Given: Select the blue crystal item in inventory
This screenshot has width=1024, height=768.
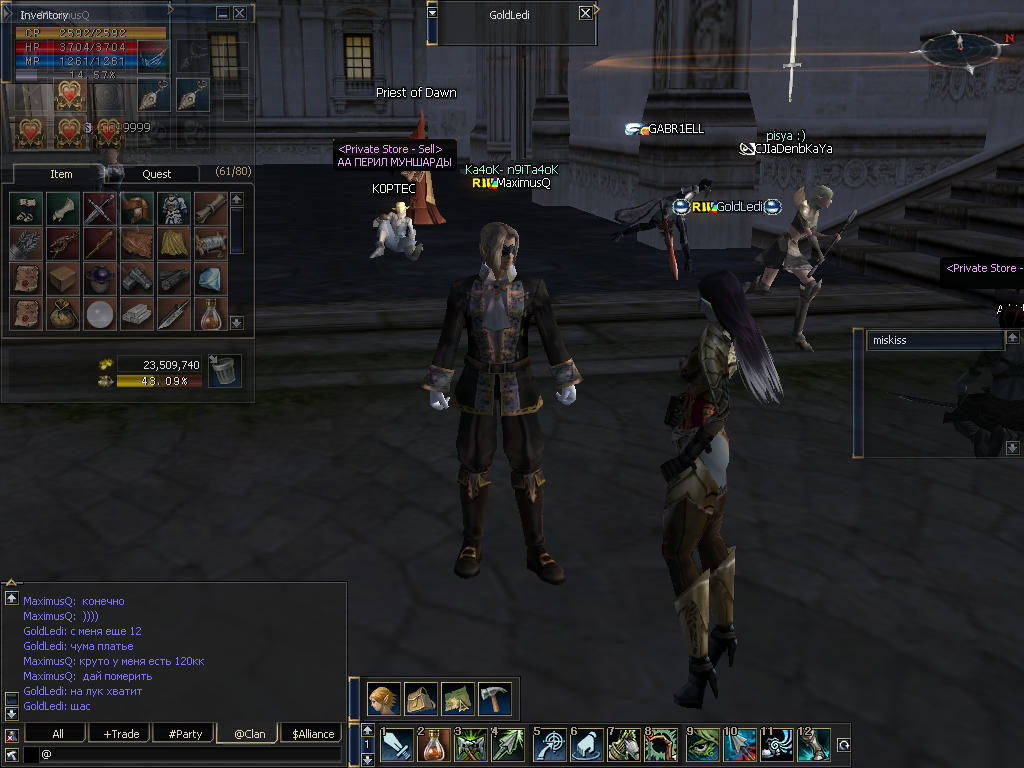Looking at the screenshot, I should click(x=210, y=278).
